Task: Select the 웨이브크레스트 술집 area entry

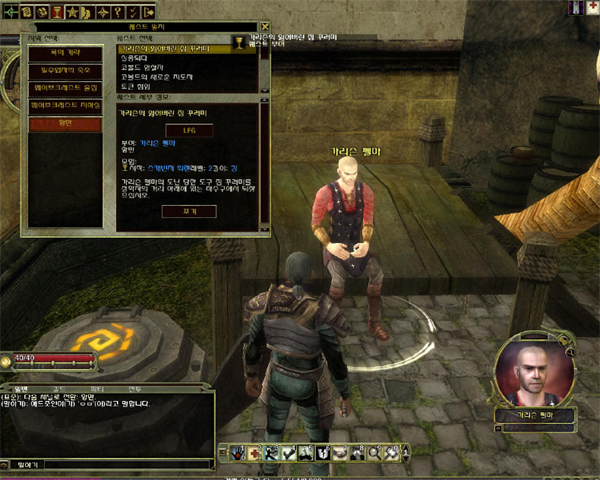Action: (64, 88)
